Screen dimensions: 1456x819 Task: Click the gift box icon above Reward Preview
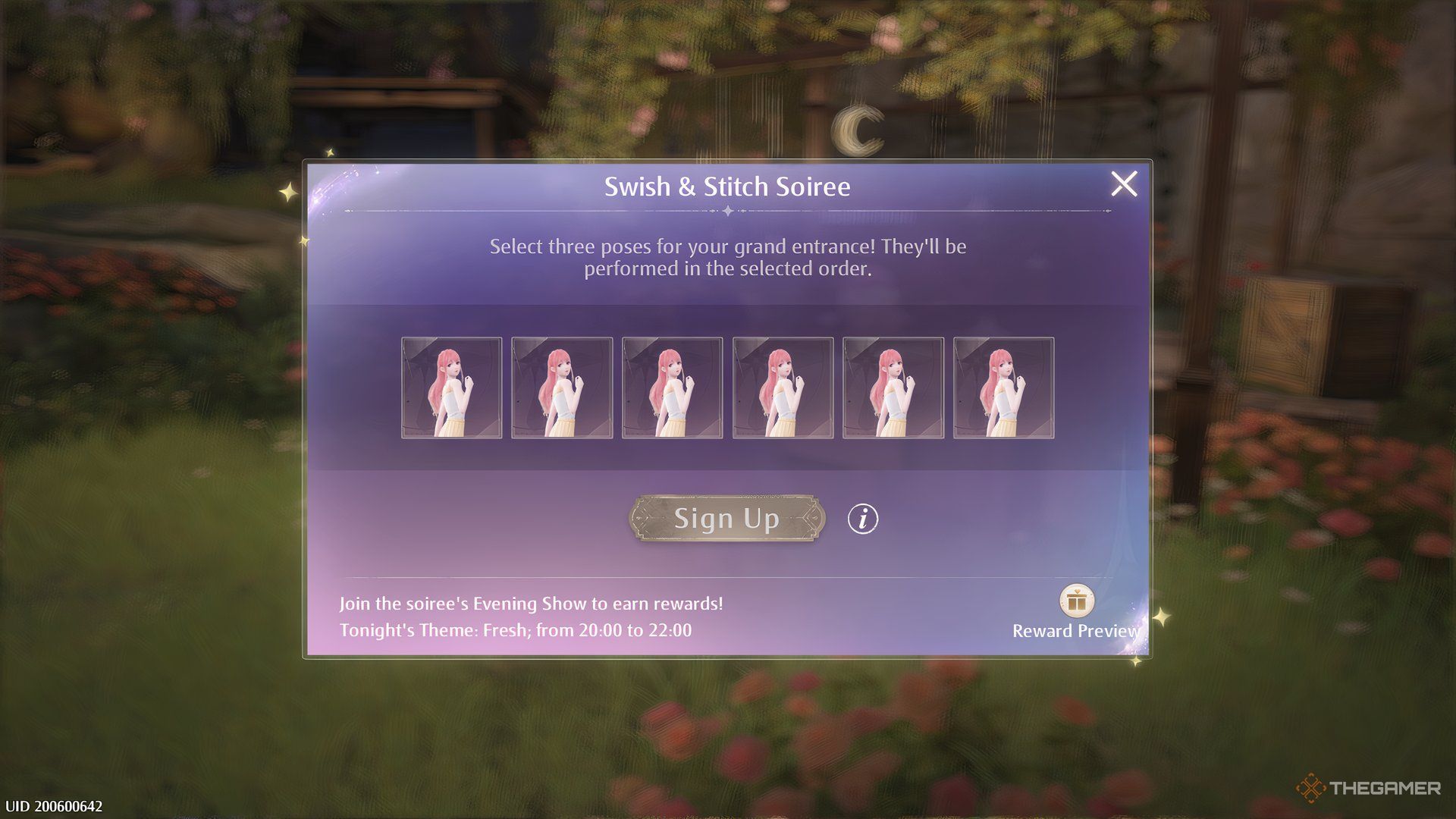1075,601
